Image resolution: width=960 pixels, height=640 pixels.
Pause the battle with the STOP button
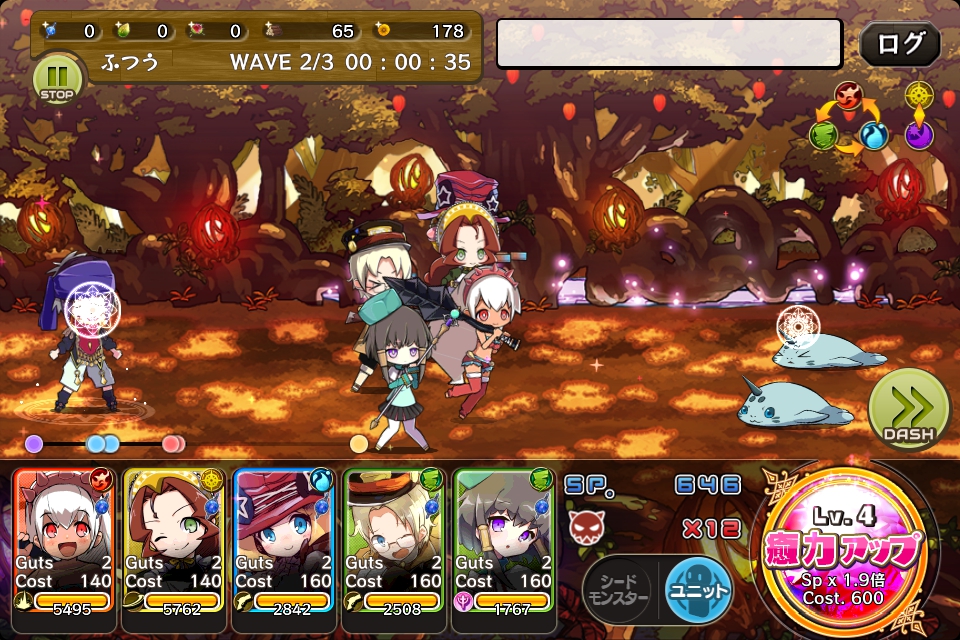tap(57, 79)
